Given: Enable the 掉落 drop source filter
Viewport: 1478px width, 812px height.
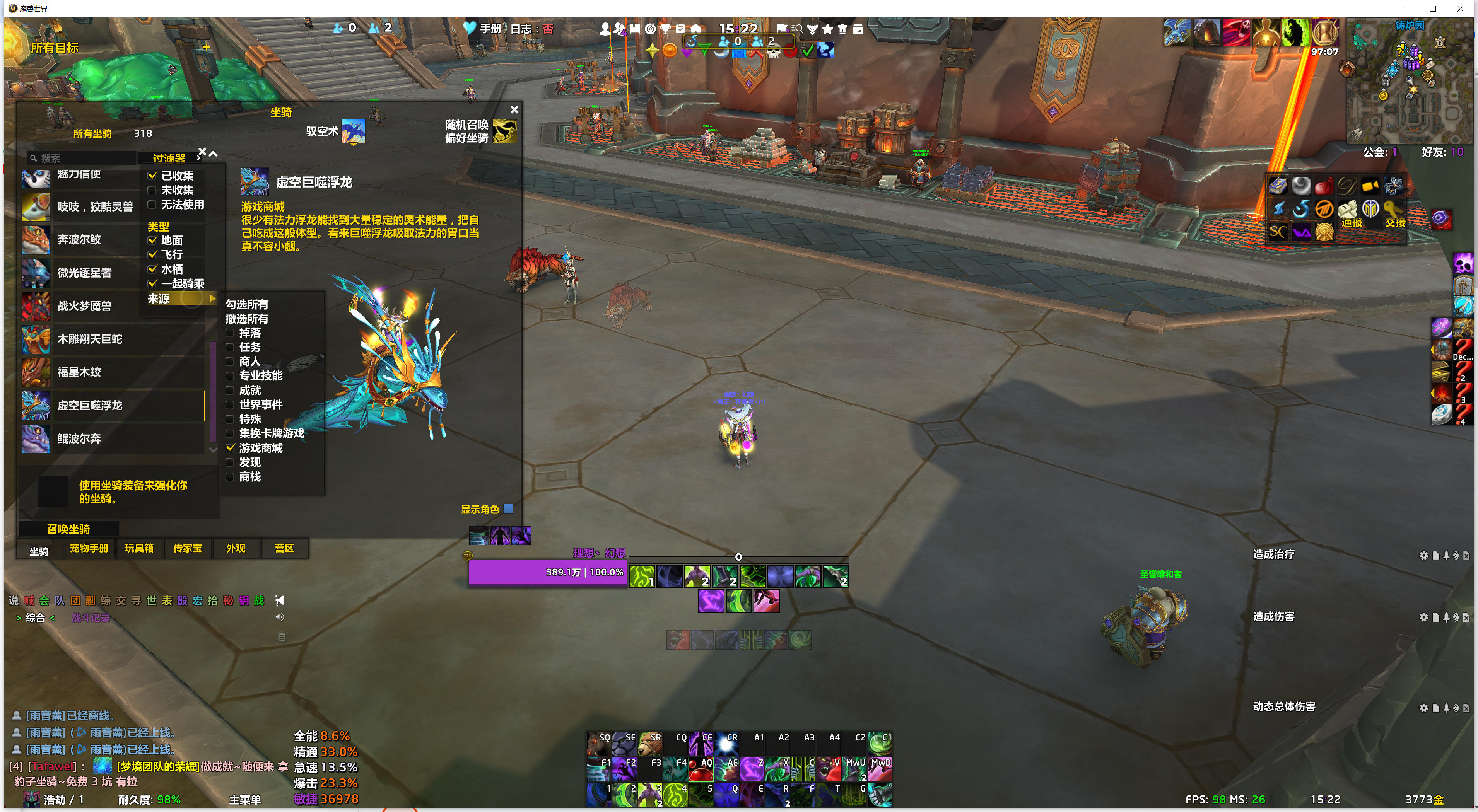Looking at the screenshot, I should pos(231,333).
